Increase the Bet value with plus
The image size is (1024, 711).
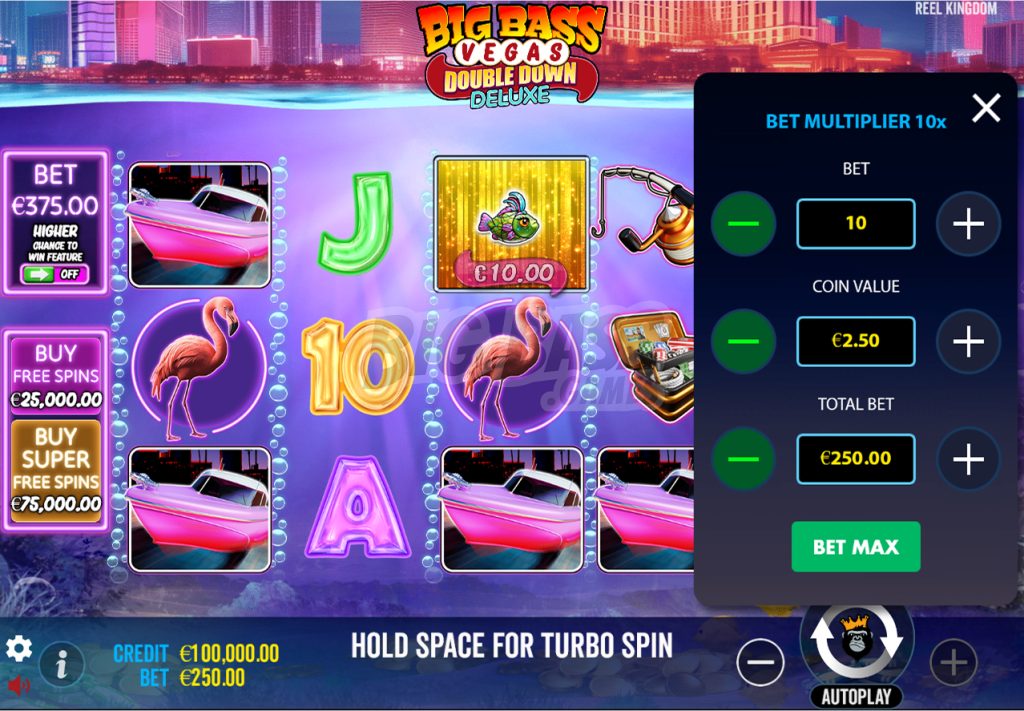(968, 224)
